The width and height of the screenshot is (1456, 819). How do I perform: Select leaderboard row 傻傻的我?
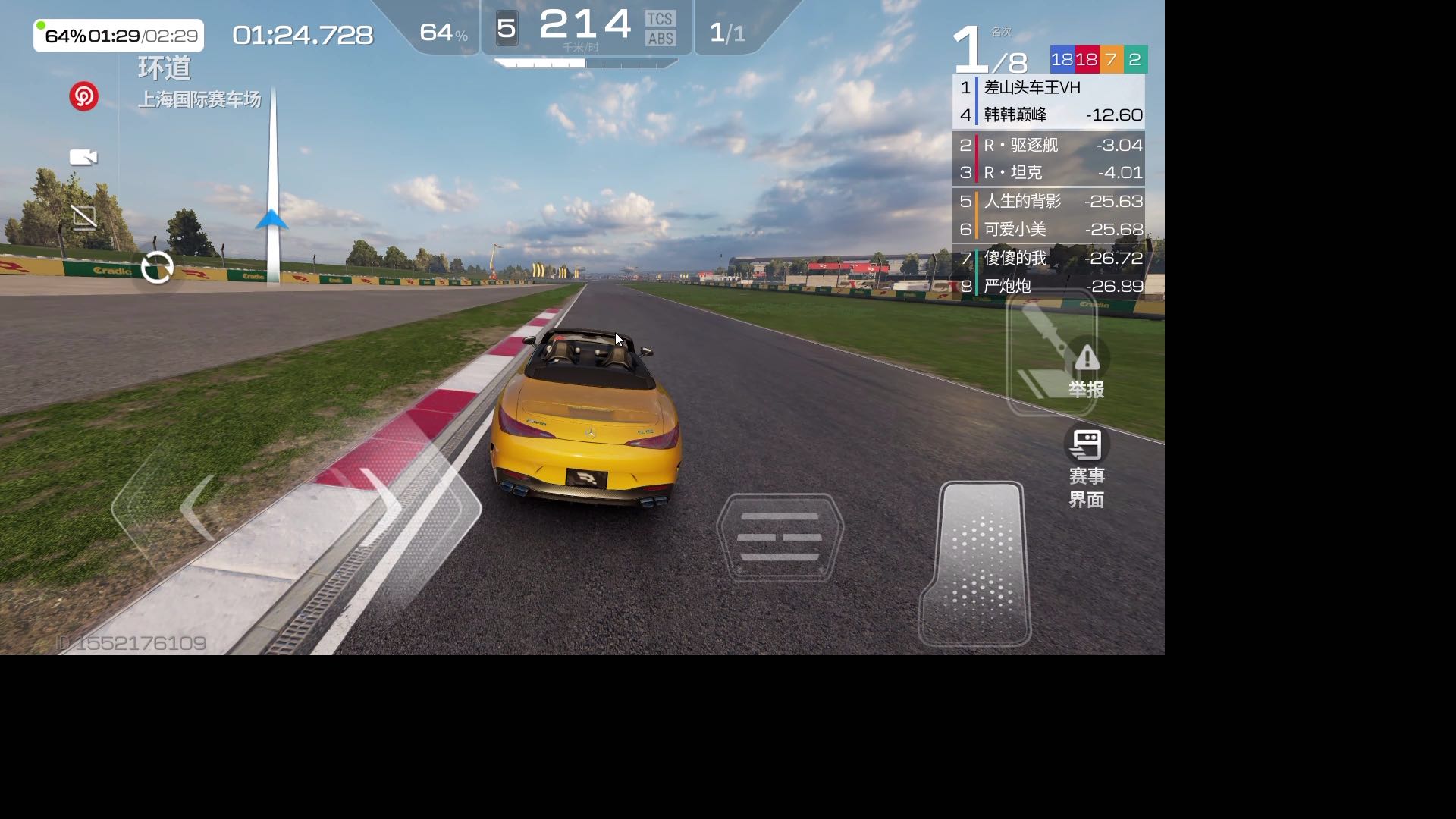click(x=1048, y=259)
